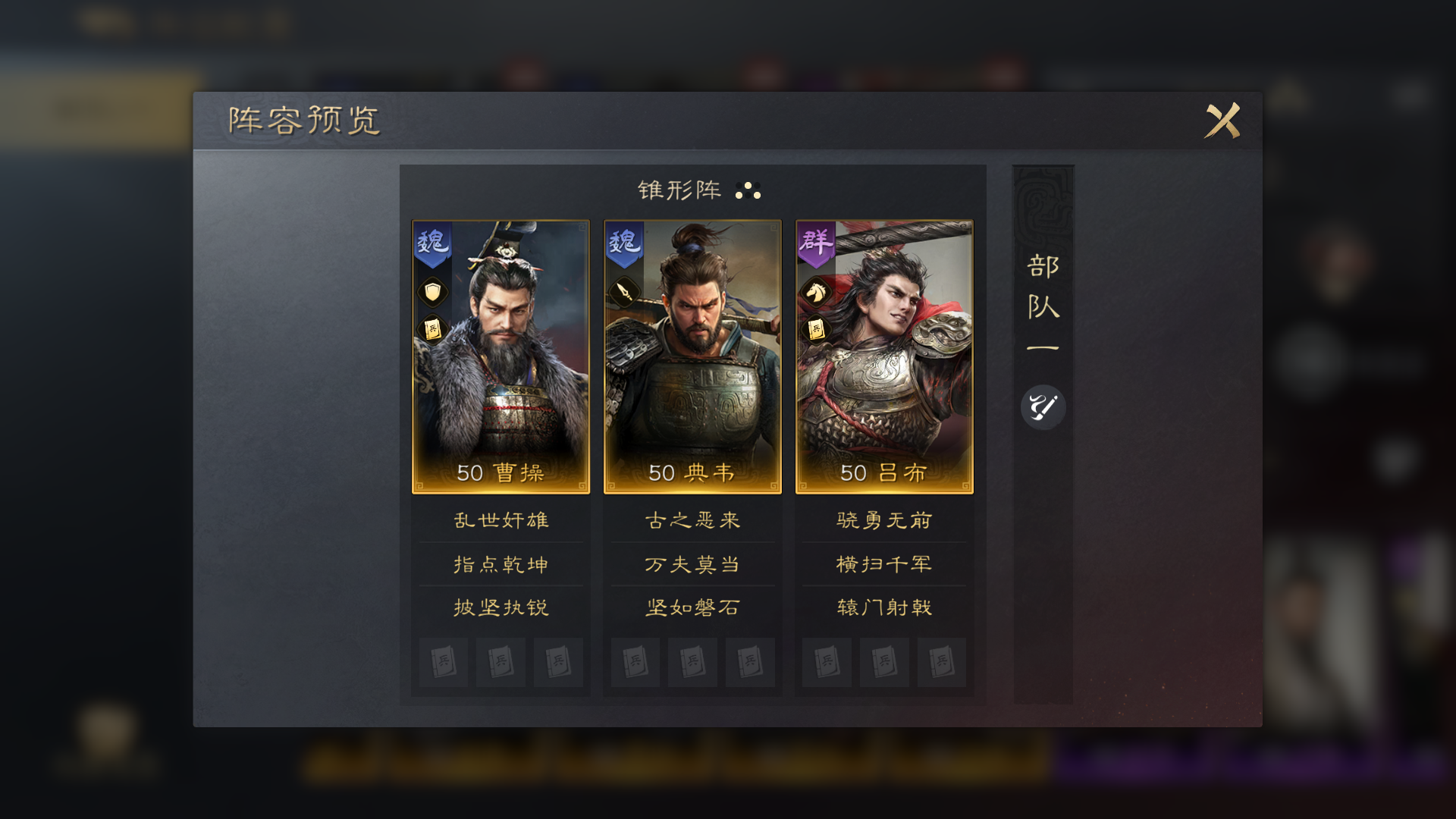Click the cavalry horse icon on Lü Bu's card
This screenshot has width=1456, height=819.
814,293
